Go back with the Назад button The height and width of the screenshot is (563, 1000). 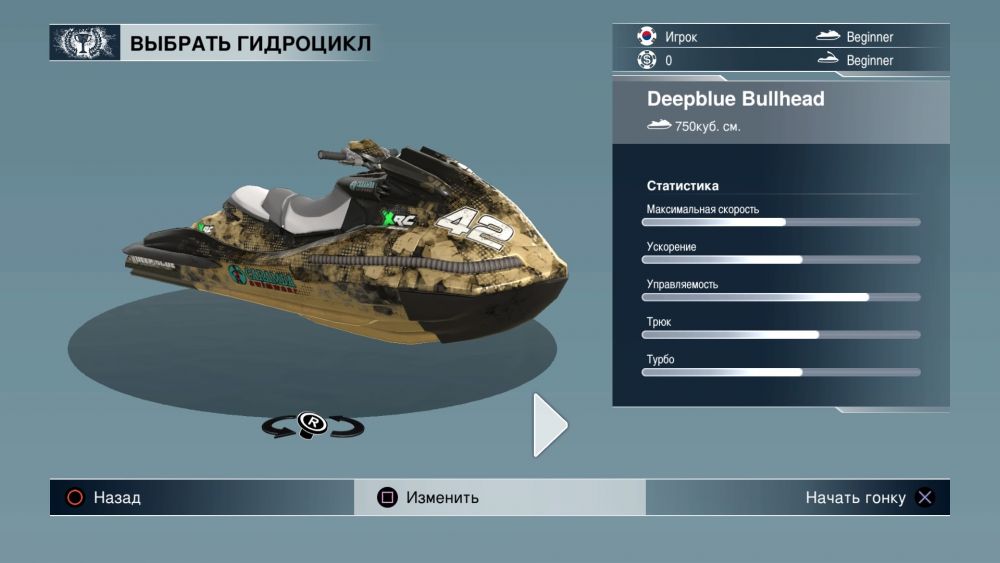click(x=104, y=497)
